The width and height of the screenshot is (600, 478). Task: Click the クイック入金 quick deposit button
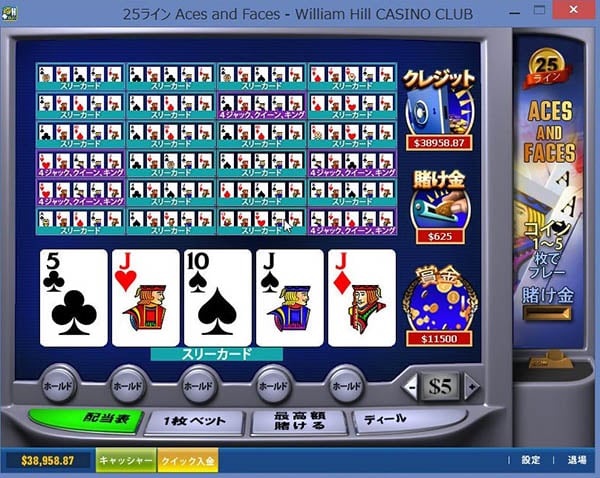point(187,461)
